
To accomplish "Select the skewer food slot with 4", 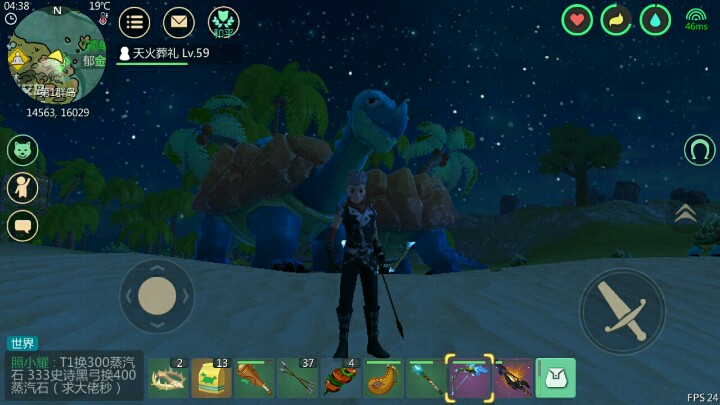I will pos(340,378).
